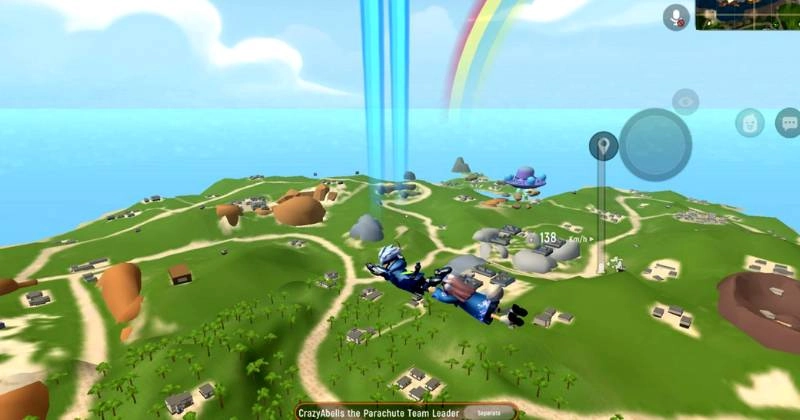Separate from the parachute team leader

pos(489,412)
